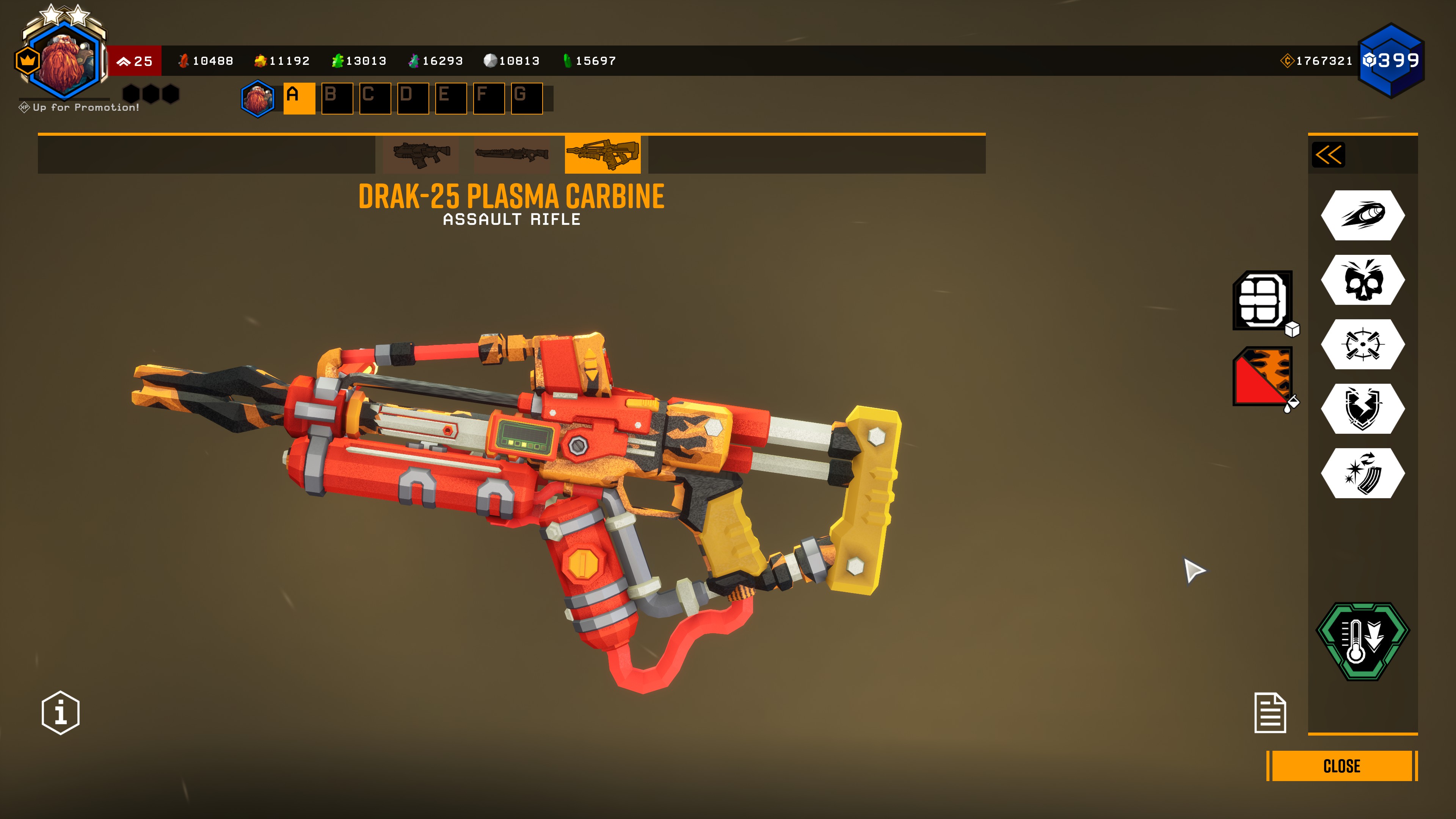Select the broken shield armor upgrade
The height and width of the screenshot is (819, 1456).
[x=1363, y=409]
